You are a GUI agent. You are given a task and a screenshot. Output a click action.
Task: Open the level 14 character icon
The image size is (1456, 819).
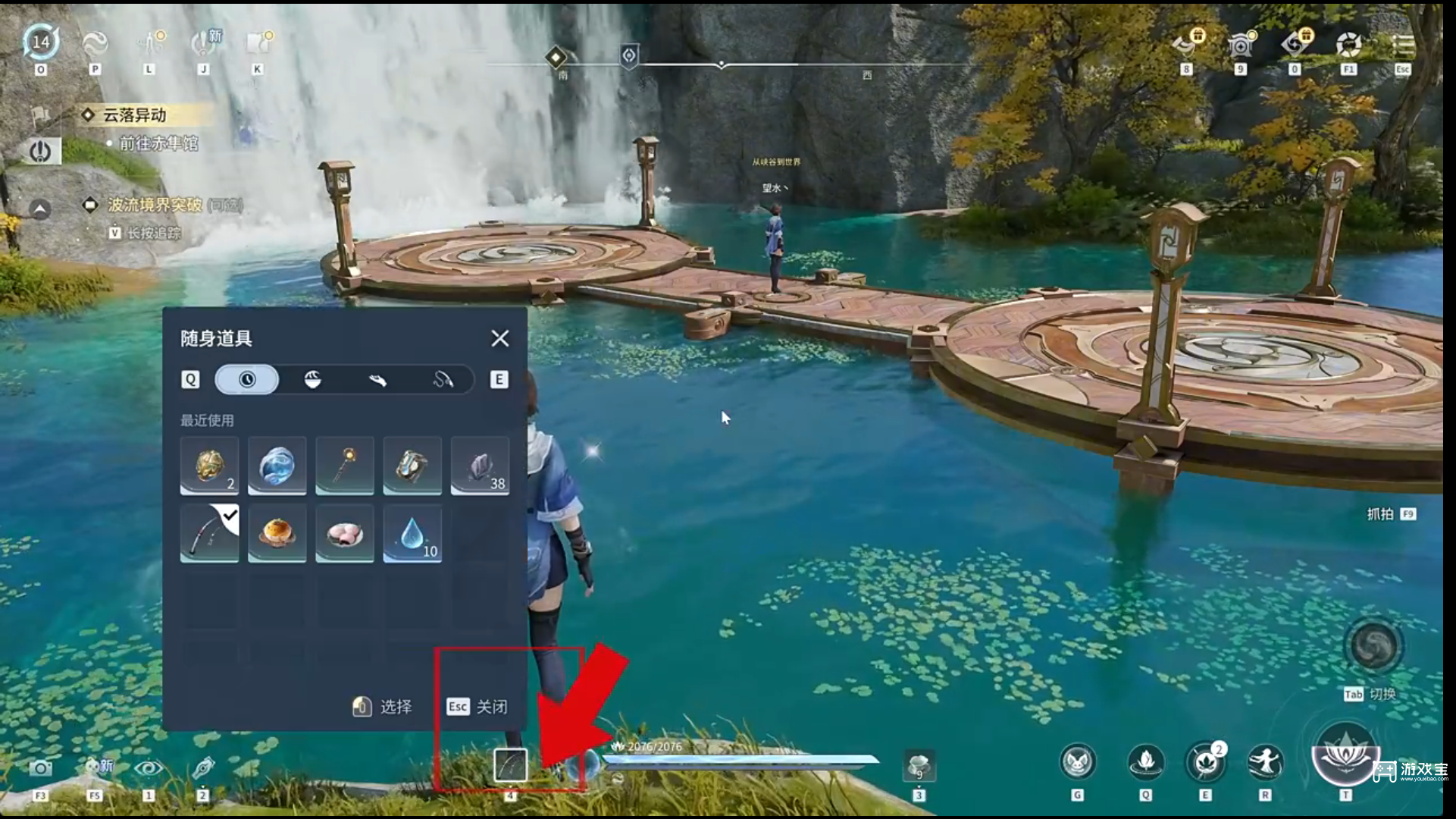pos(41,42)
